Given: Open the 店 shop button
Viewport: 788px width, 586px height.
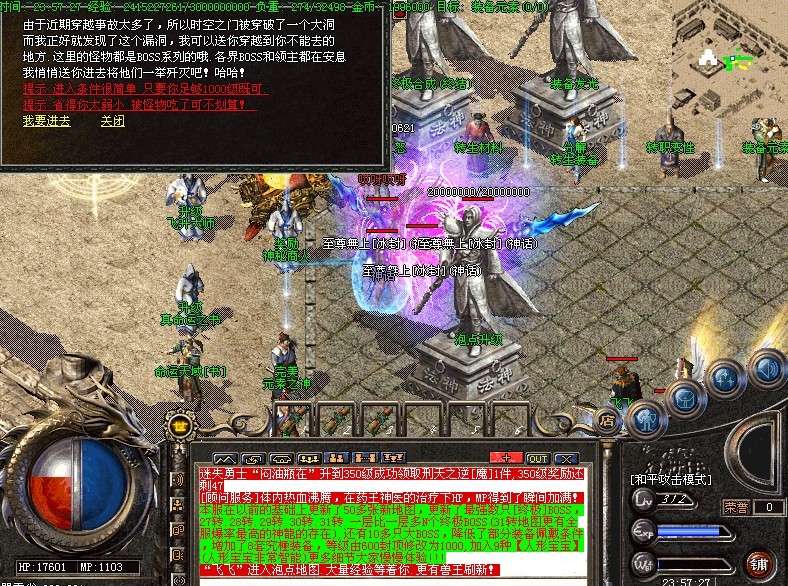Looking at the screenshot, I should click(x=607, y=419).
